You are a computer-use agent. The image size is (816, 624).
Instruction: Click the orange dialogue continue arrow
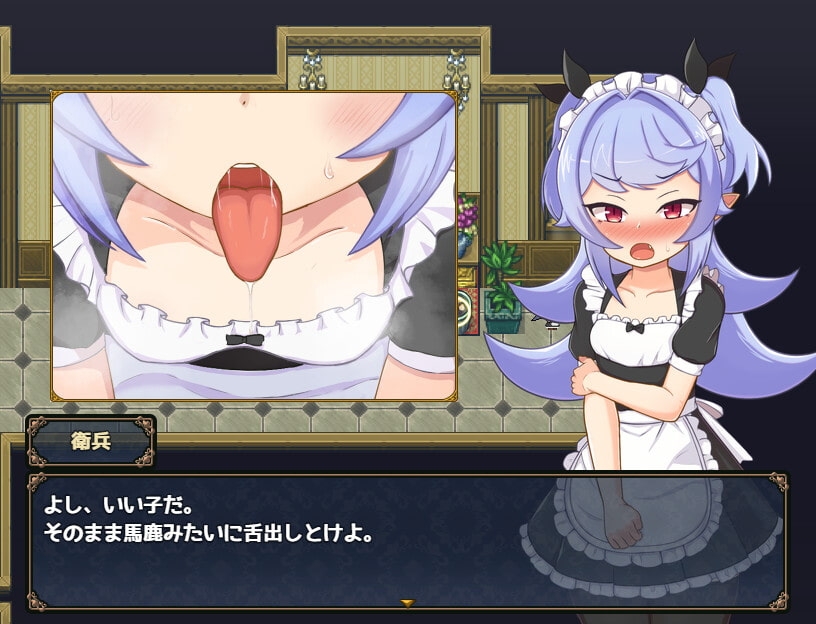tap(407, 603)
